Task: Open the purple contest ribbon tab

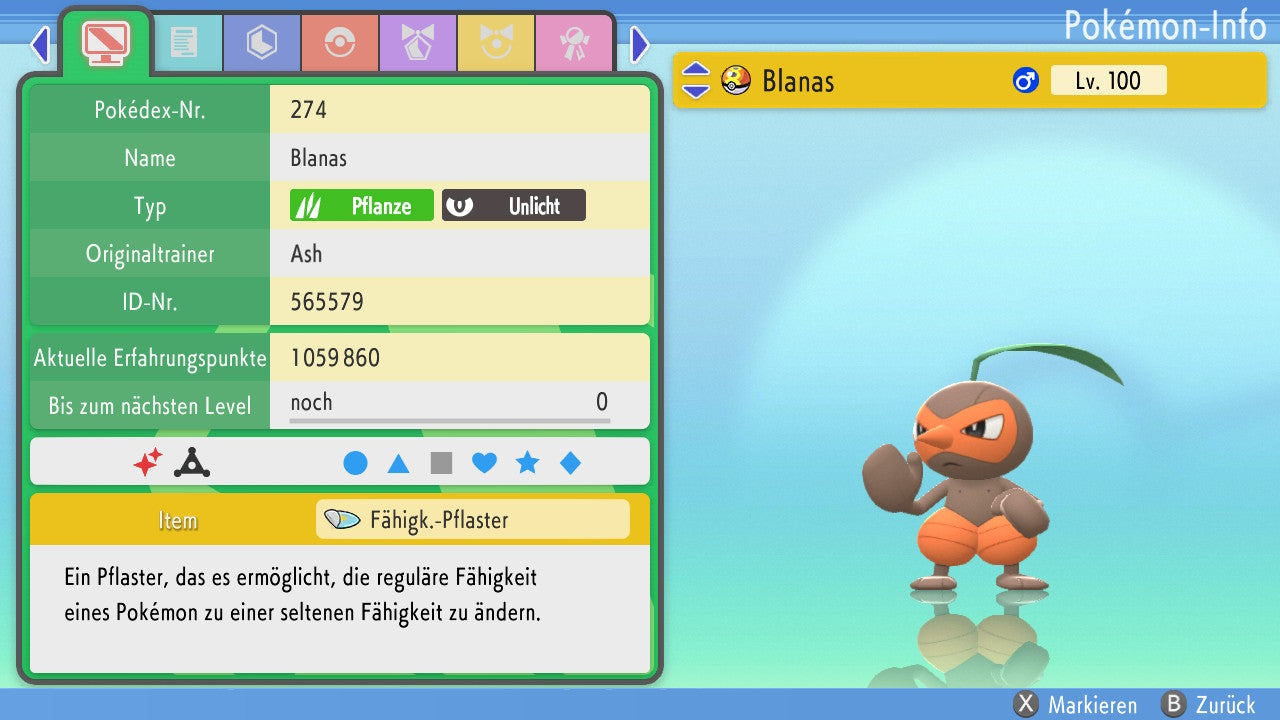Action: point(417,43)
